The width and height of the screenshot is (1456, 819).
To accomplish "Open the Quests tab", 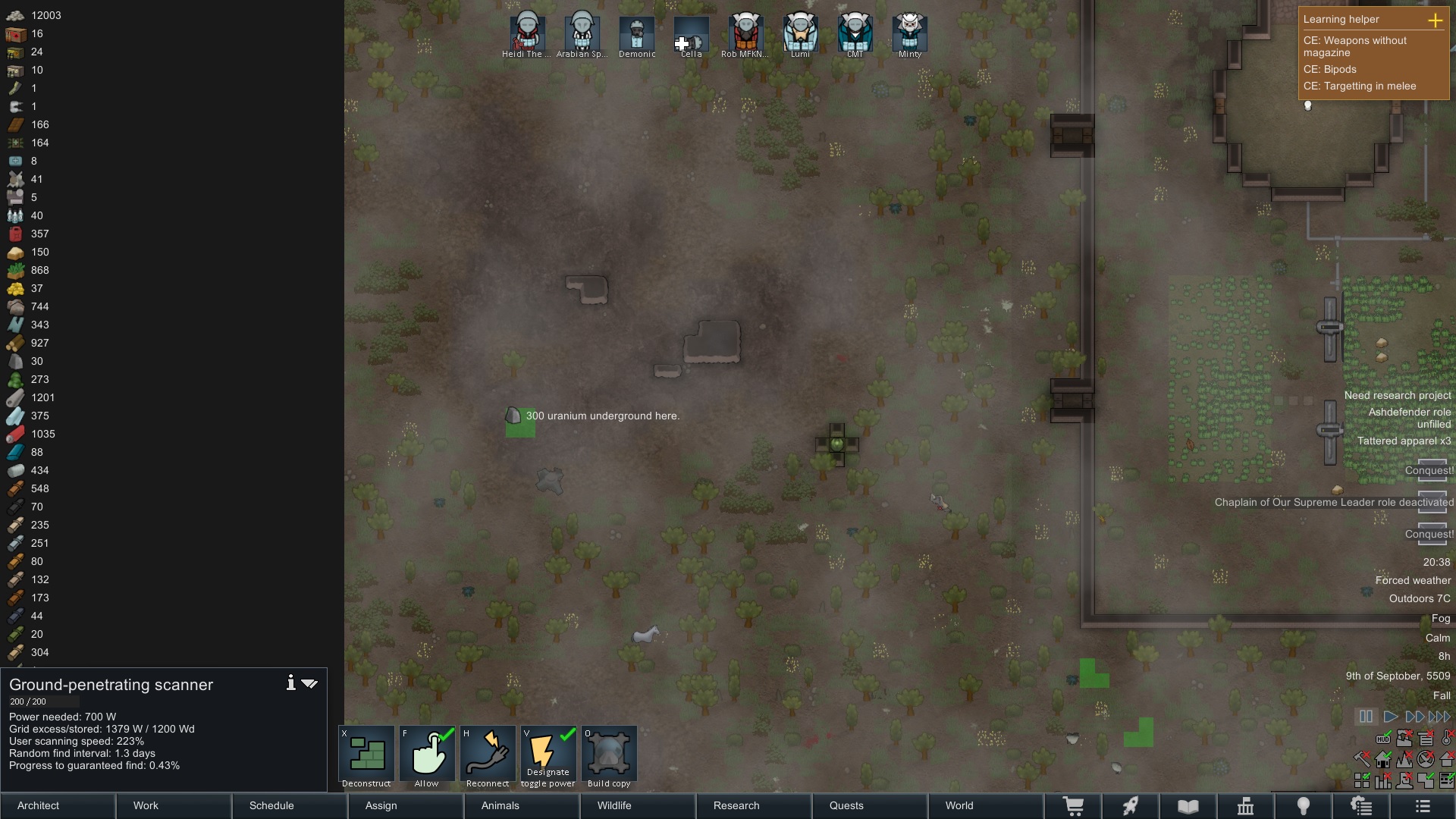I will pyautogui.click(x=846, y=806).
